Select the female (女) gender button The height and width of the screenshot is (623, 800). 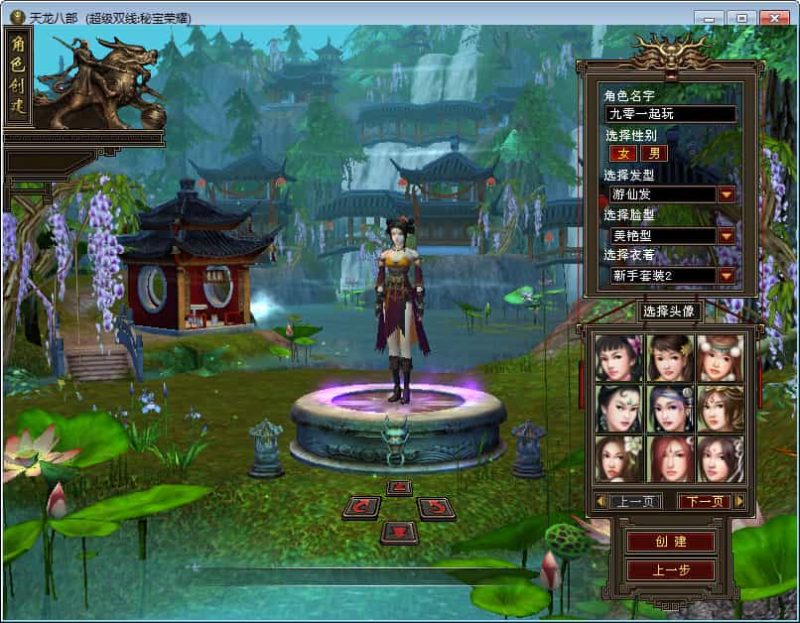(x=623, y=154)
